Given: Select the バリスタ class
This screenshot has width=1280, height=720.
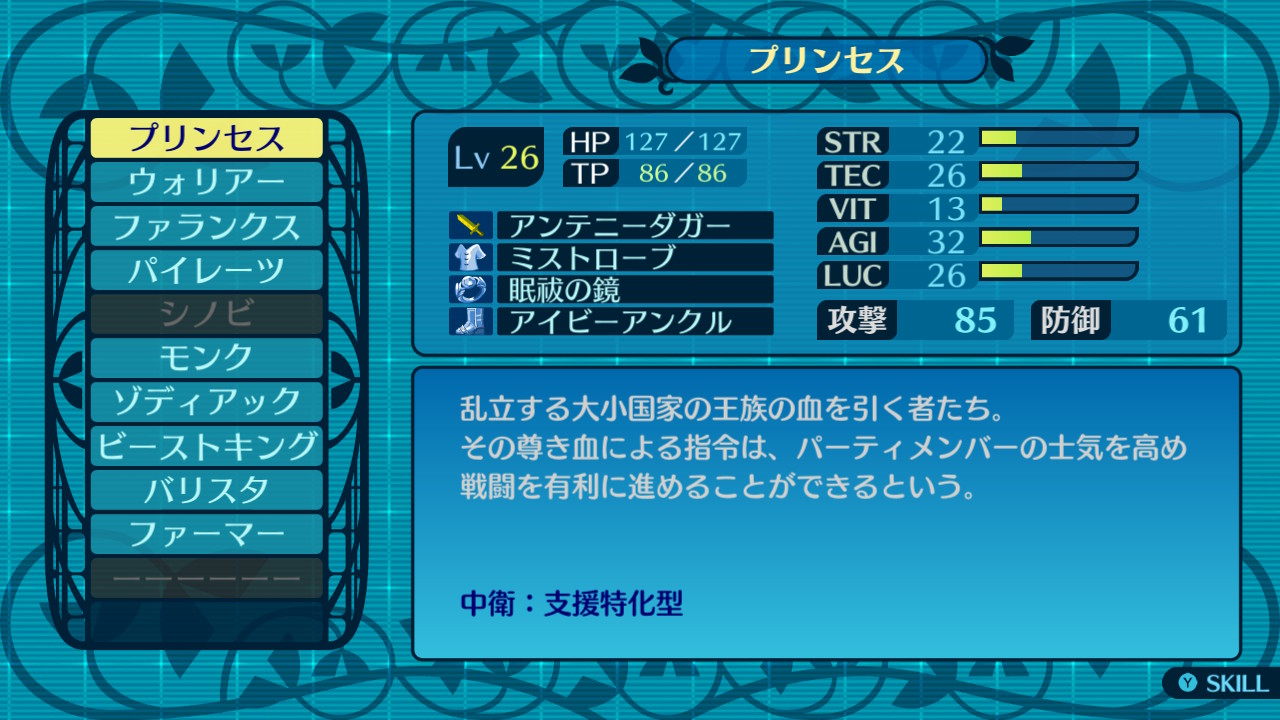Looking at the screenshot, I should (207, 490).
